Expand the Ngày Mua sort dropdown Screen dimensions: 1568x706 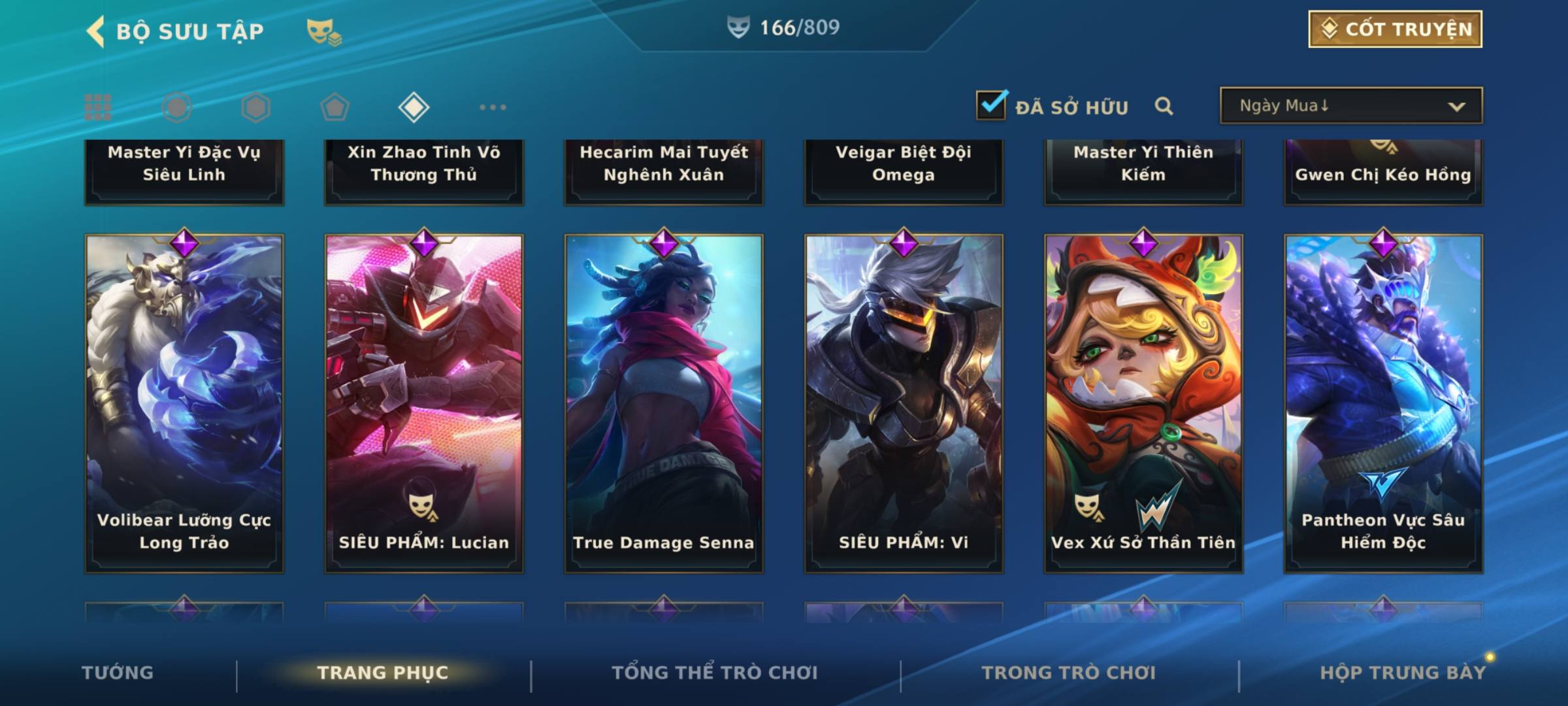(x=1350, y=106)
